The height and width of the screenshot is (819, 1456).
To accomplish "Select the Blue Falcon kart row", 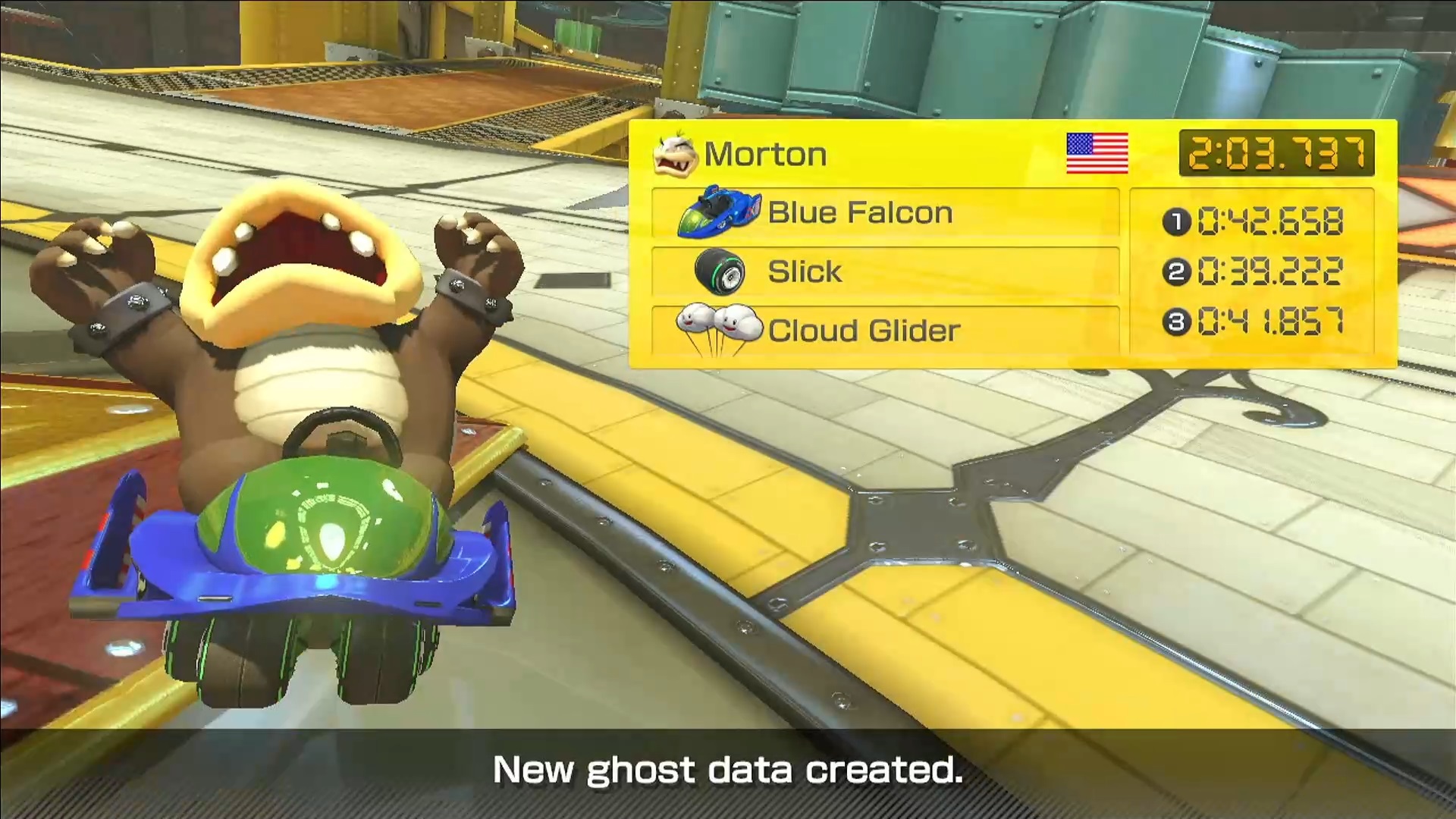I will (885, 213).
